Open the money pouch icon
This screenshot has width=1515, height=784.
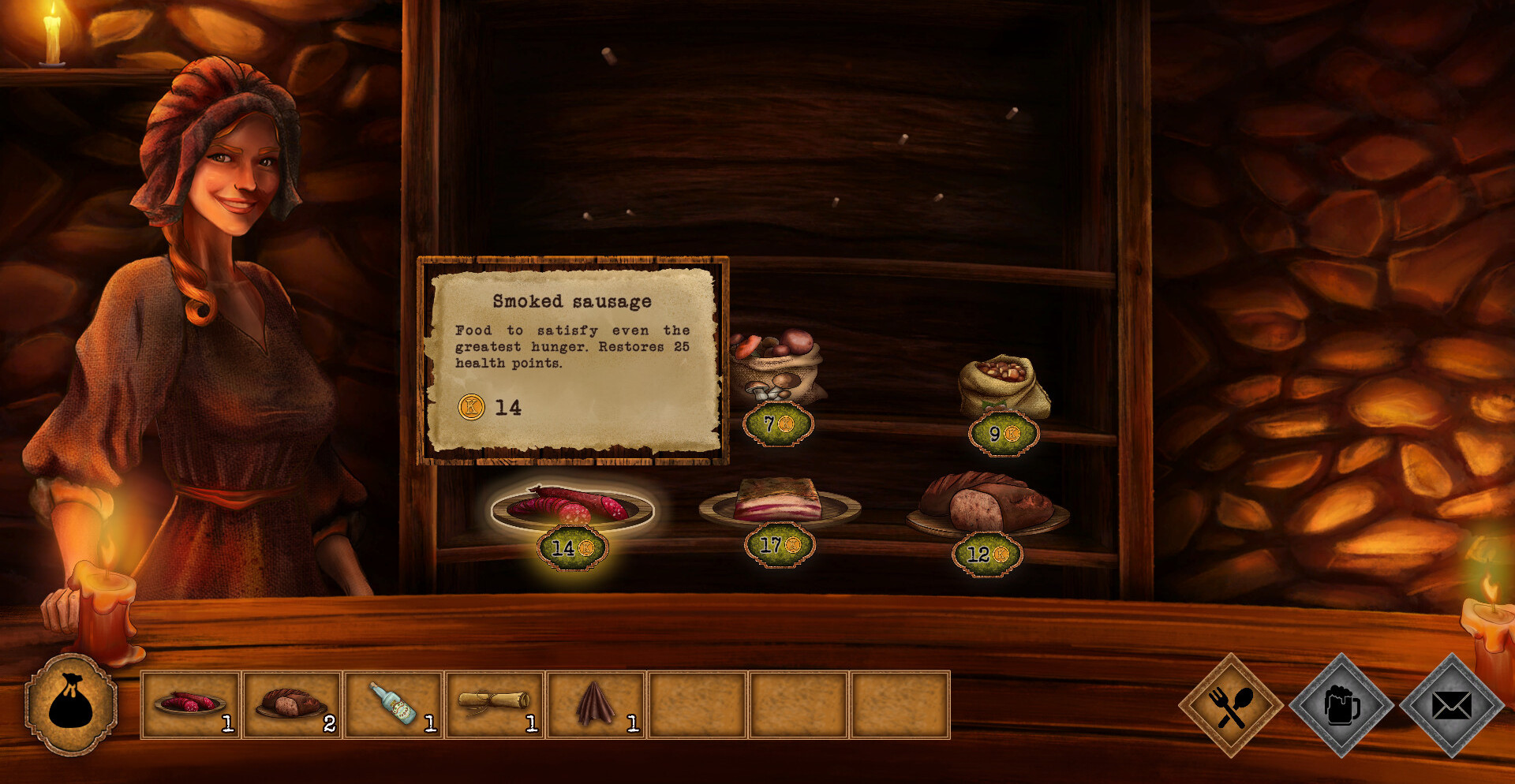coord(71,704)
